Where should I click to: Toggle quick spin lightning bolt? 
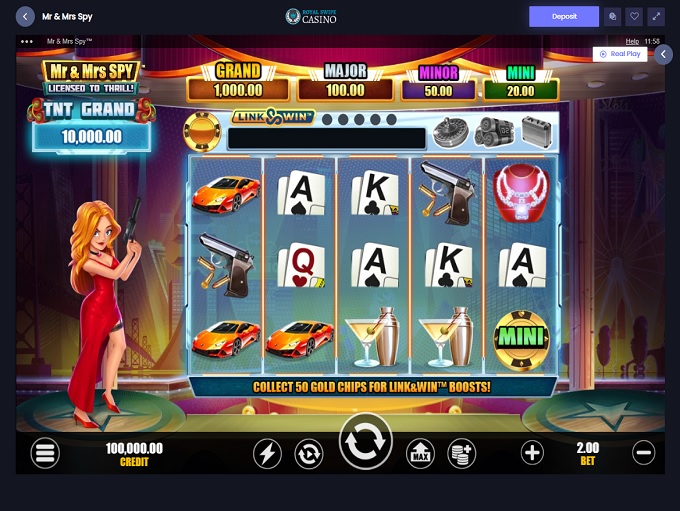coord(267,453)
